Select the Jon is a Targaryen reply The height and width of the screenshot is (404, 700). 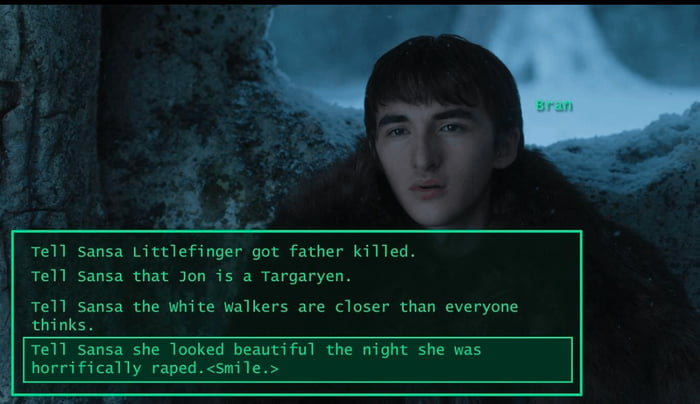point(190,275)
